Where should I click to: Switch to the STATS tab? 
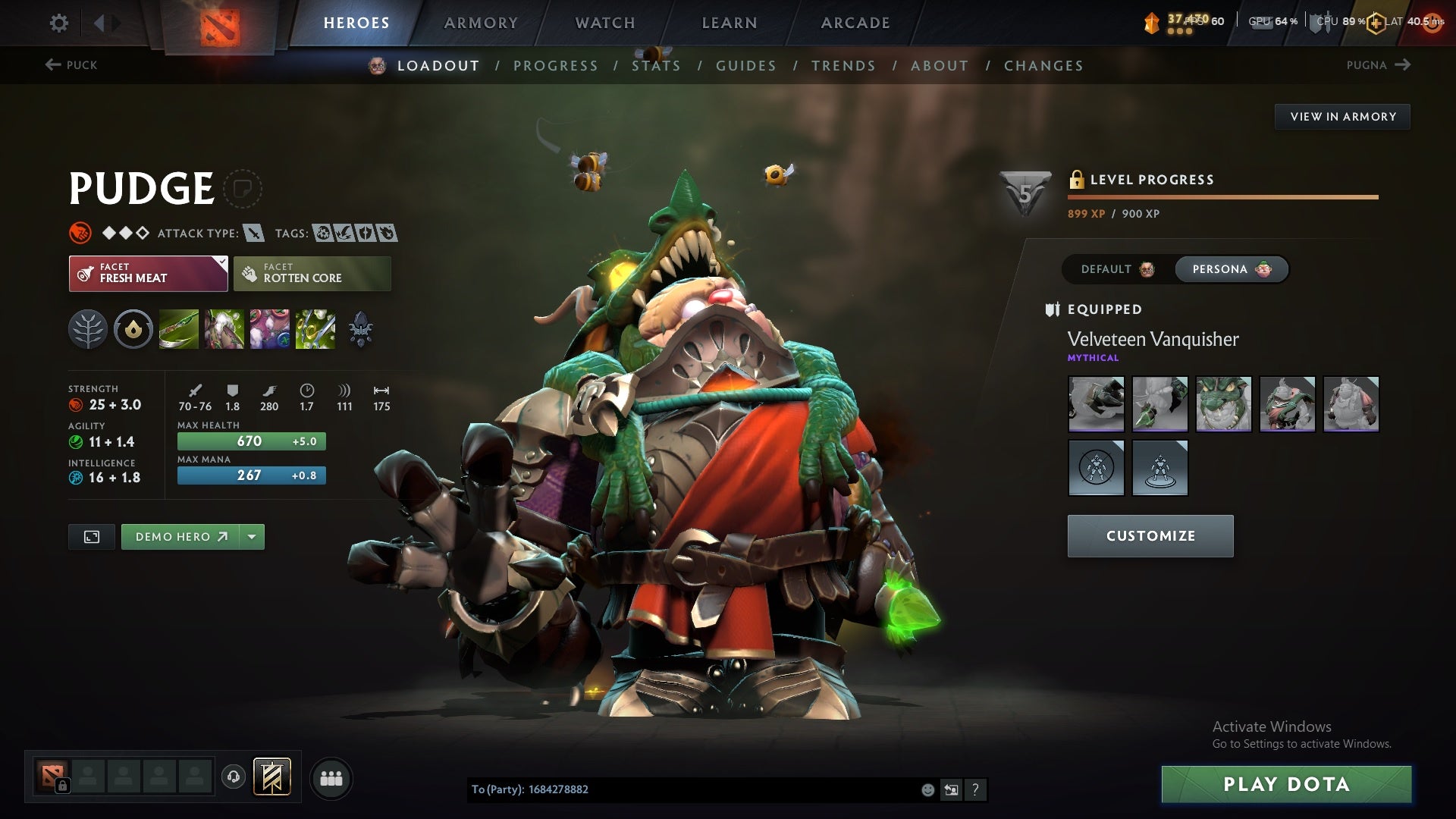coord(657,66)
